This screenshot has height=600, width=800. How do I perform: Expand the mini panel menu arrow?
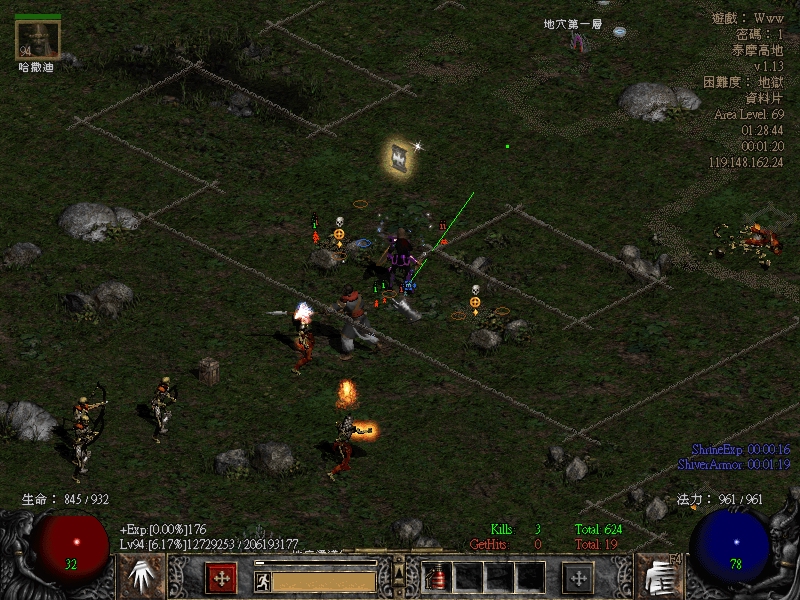tap(398, 571)
